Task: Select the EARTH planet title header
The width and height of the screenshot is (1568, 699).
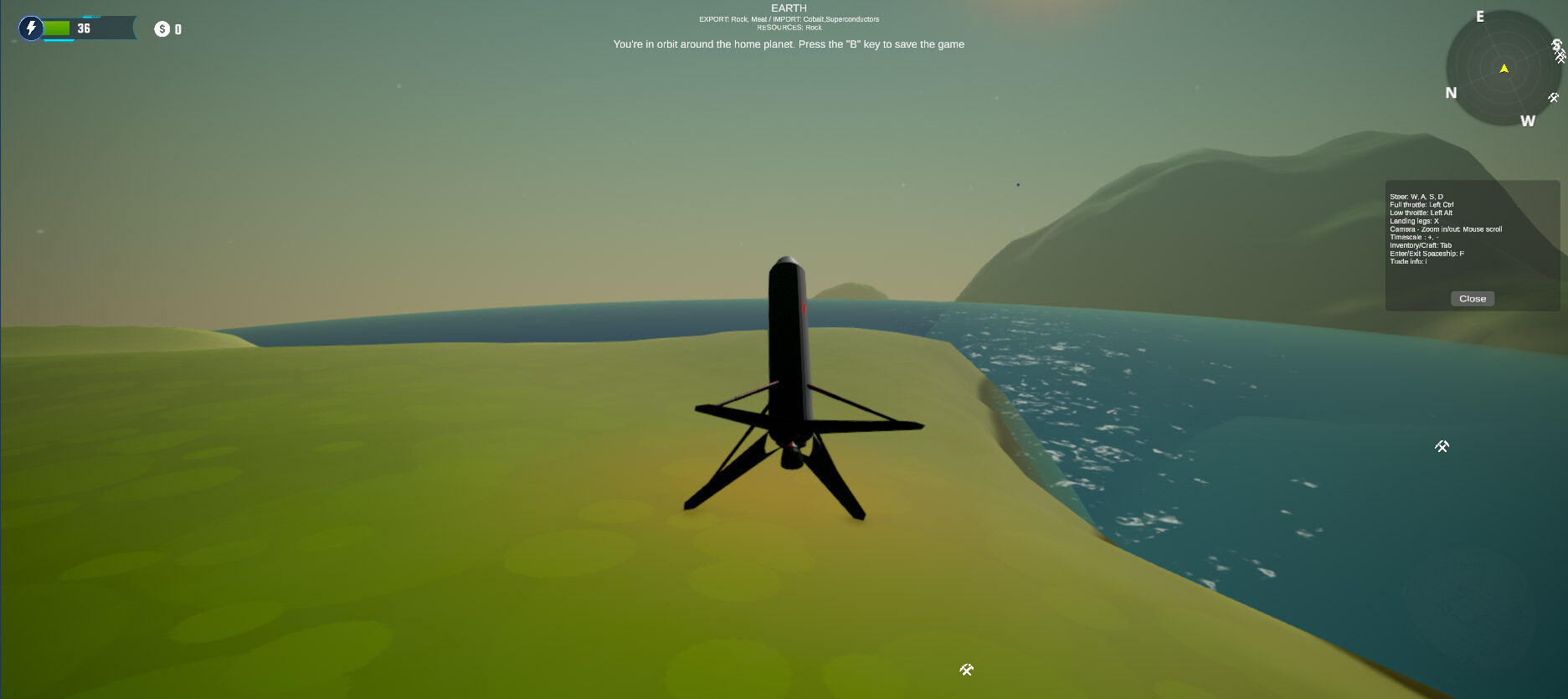Action: (x=788, y=7)
